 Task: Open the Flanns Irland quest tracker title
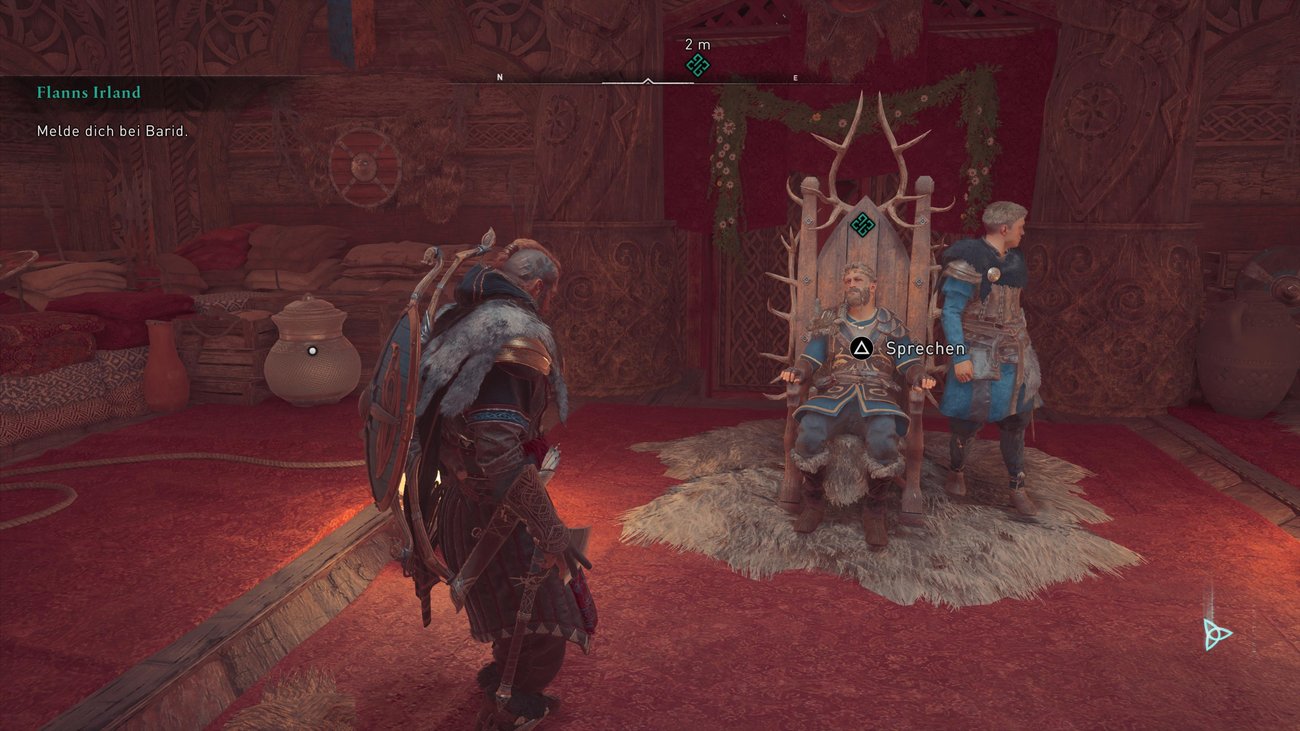[x=89, y=93]
